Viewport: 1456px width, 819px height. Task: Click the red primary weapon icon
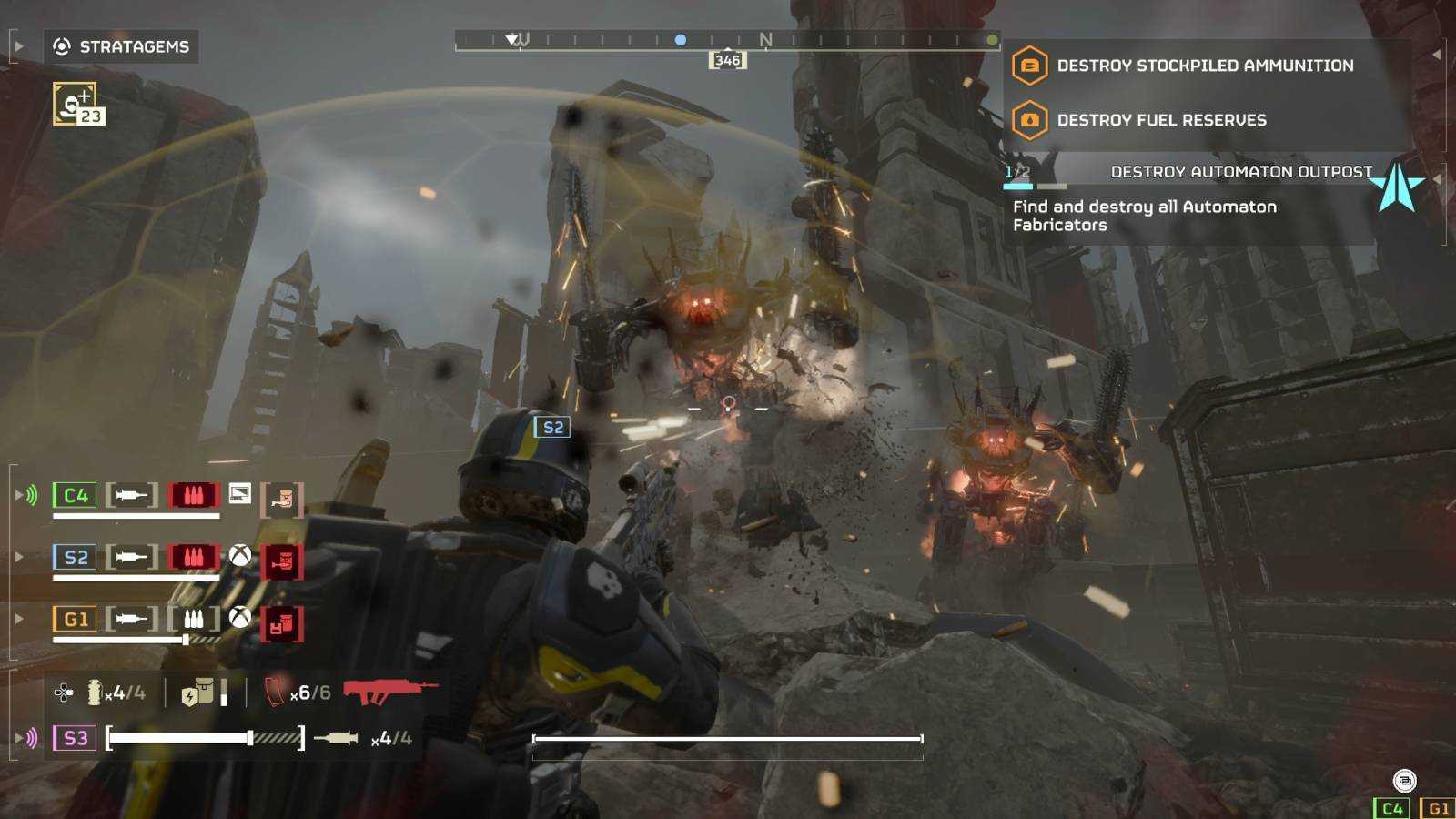pyautogui.click(x=389, y=692)
